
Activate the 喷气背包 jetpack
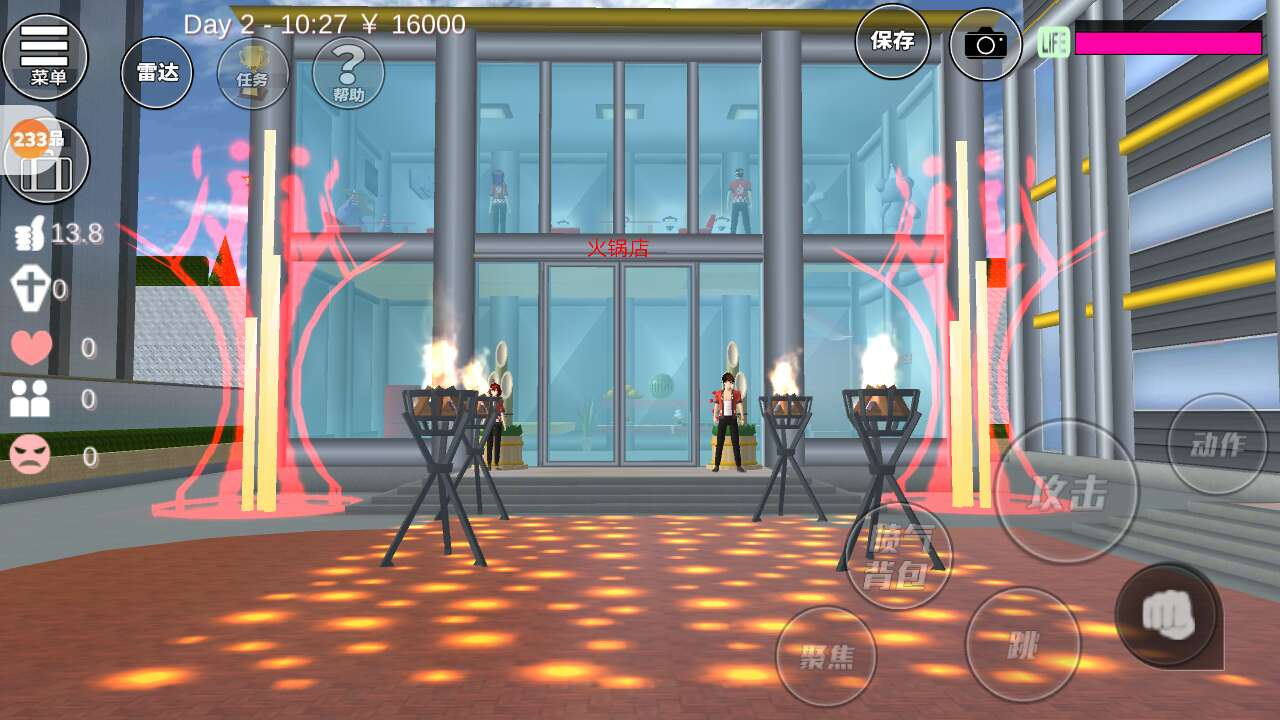[898, 557]
